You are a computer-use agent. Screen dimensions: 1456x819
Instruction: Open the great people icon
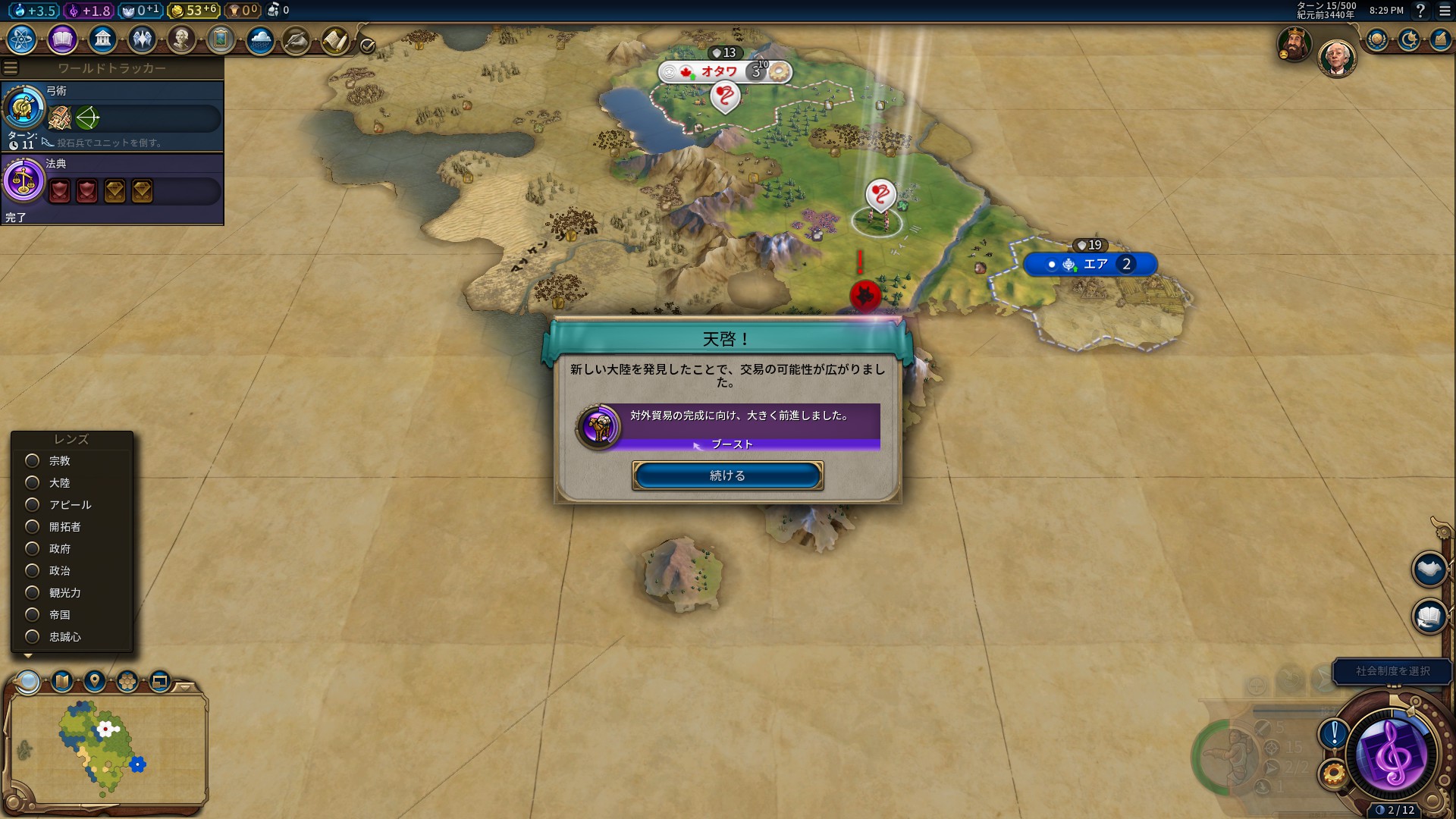(x=181, y=39)
